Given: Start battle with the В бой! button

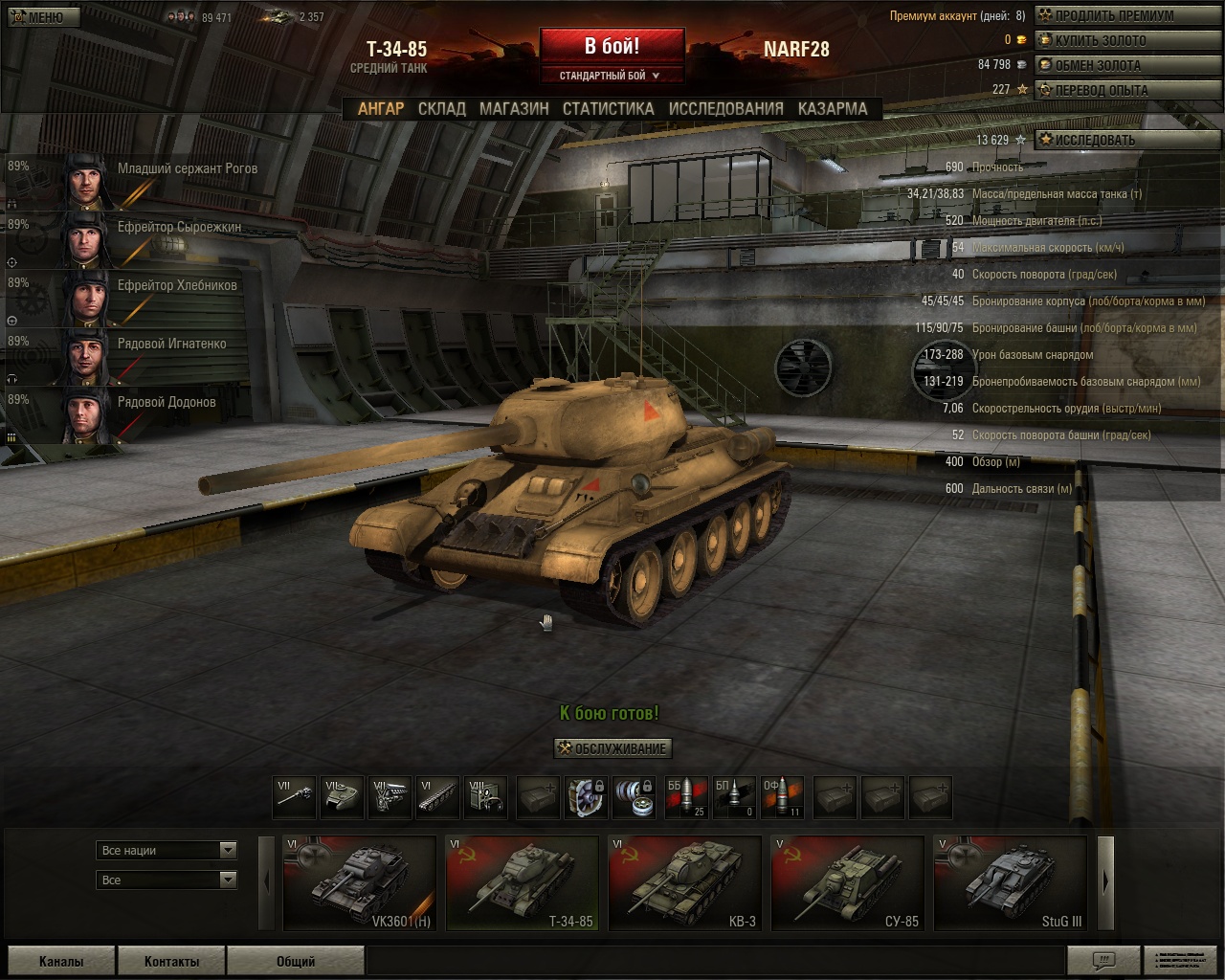Looking at the screenshot, I should [x=612, y=46].
